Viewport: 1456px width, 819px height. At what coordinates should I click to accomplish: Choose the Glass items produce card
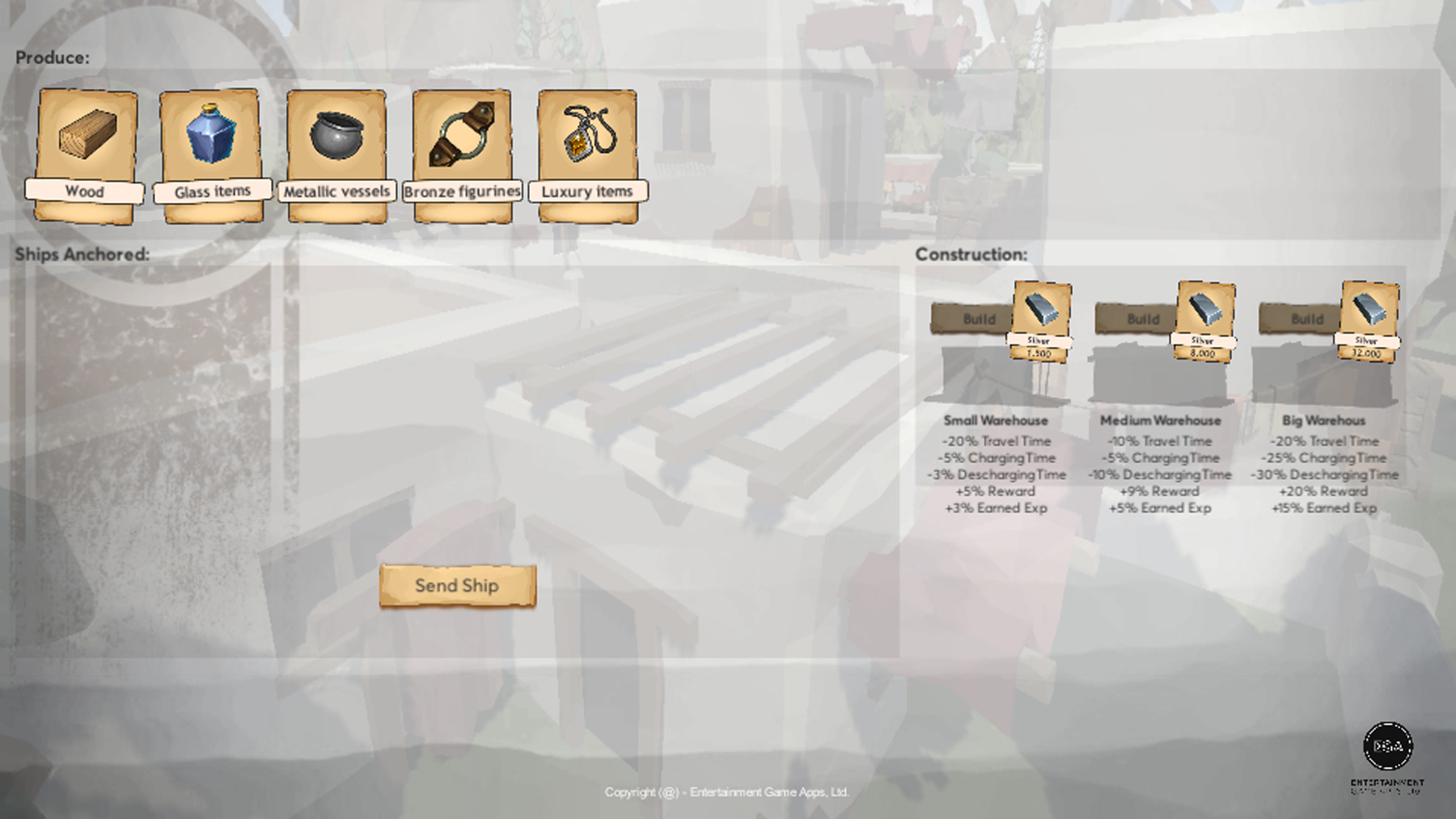coord(211,154)
